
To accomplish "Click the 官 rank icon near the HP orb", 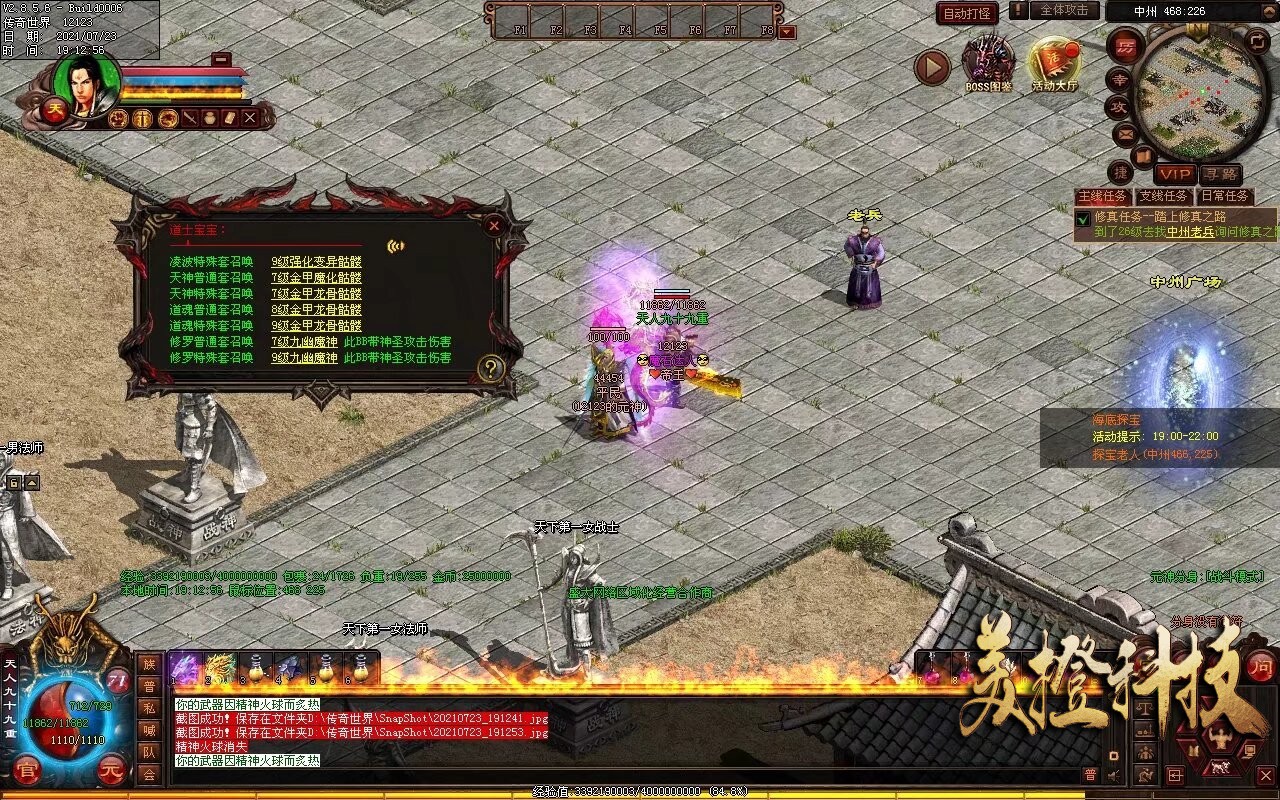I will (26, 769).
